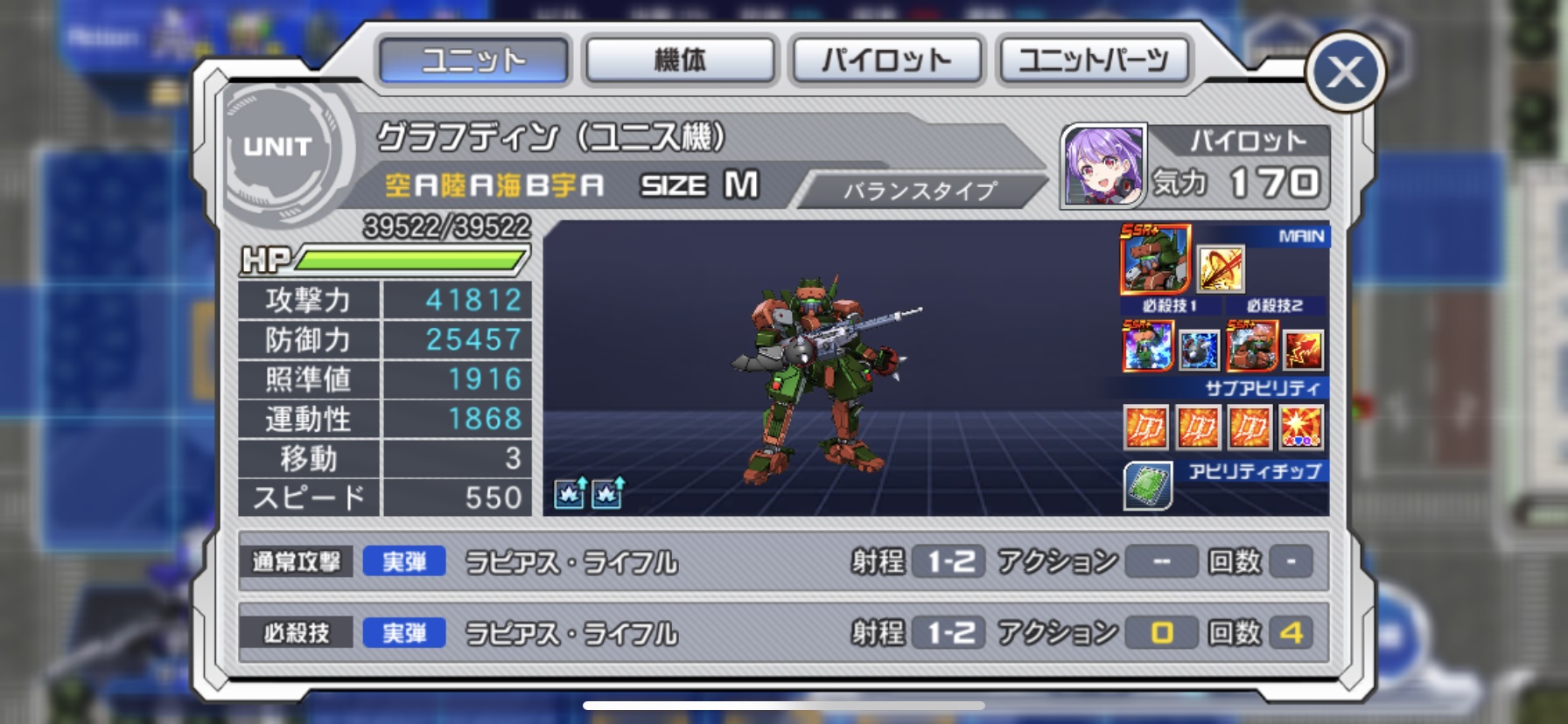Open the starburst sub-ability icon
The width and height of the screenshot is (1568, 724).
1301,428
